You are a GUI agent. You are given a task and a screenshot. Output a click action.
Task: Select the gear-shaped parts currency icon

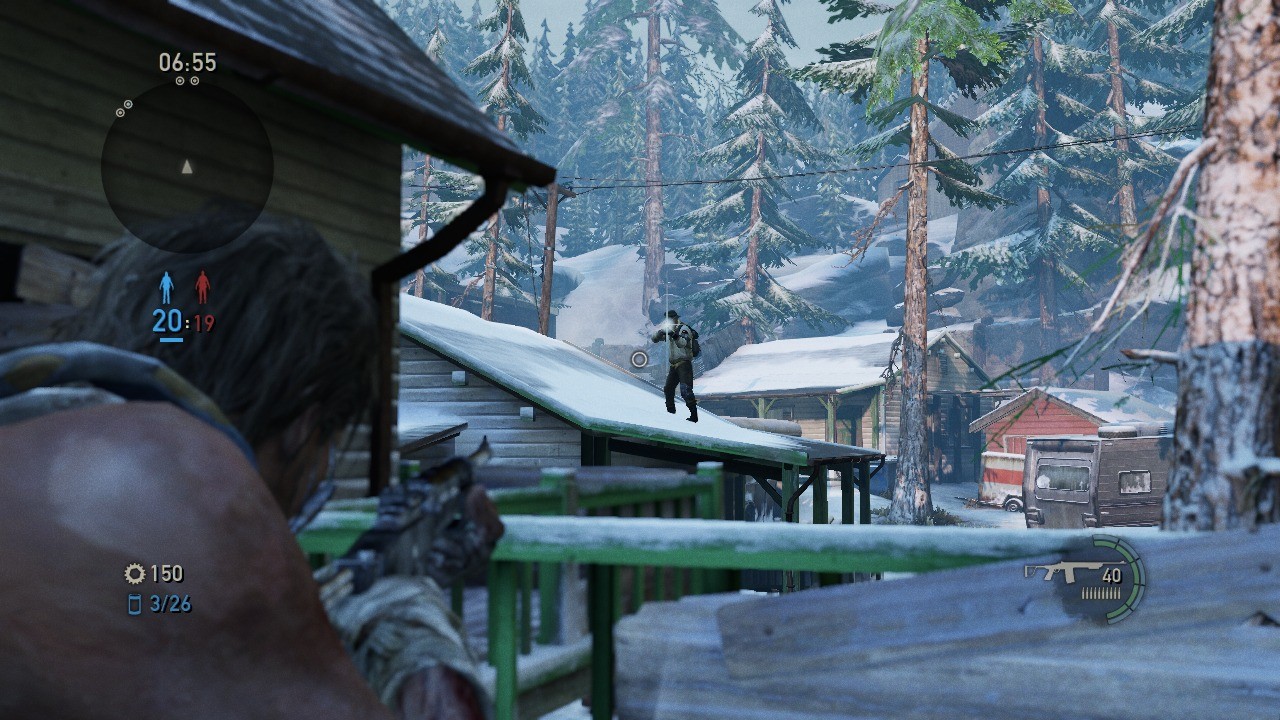click(x=134, y=574)
